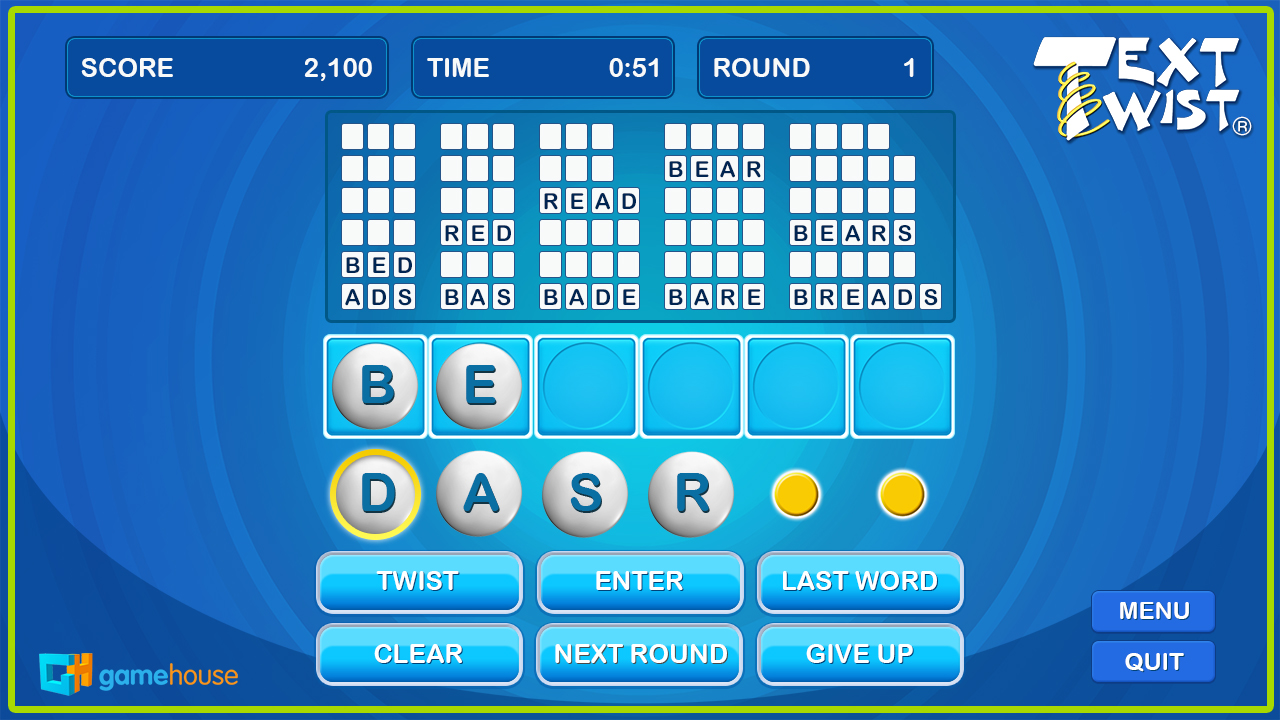Click the GameHouse logo
The width and height of the screenshot is (1280, 720).
coord(140,674)
